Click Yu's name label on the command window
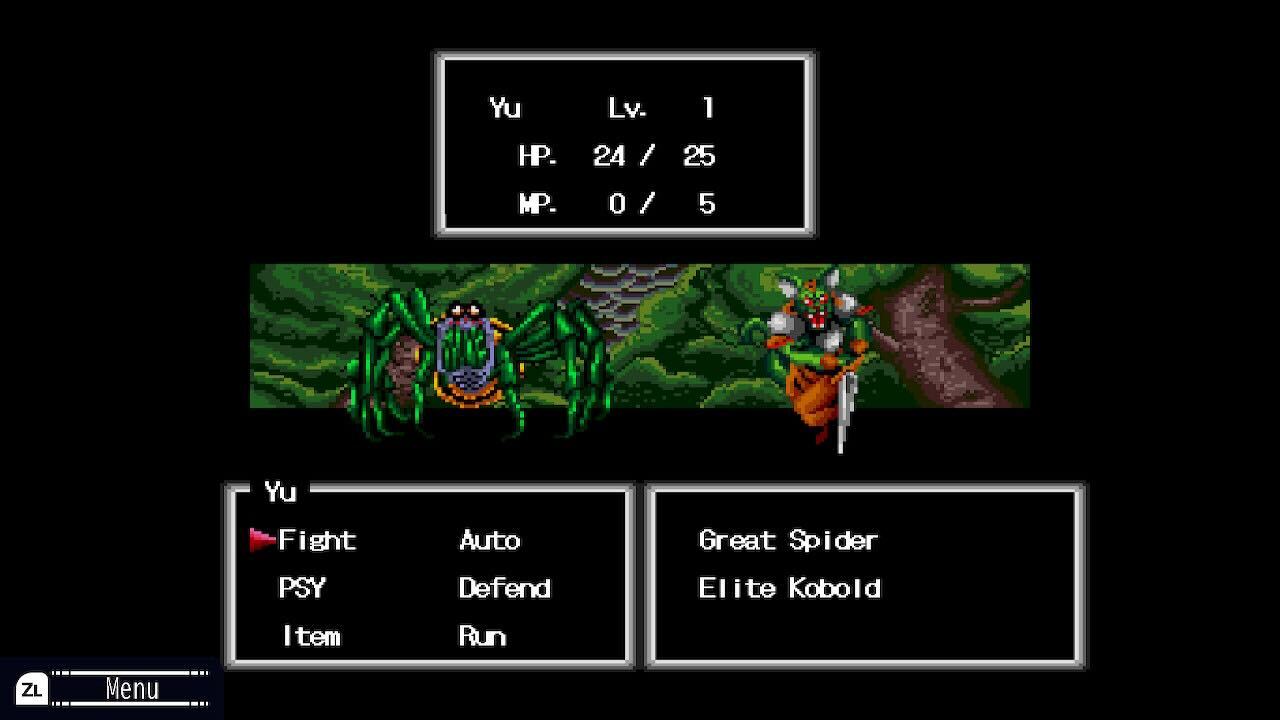 point(283,492)
